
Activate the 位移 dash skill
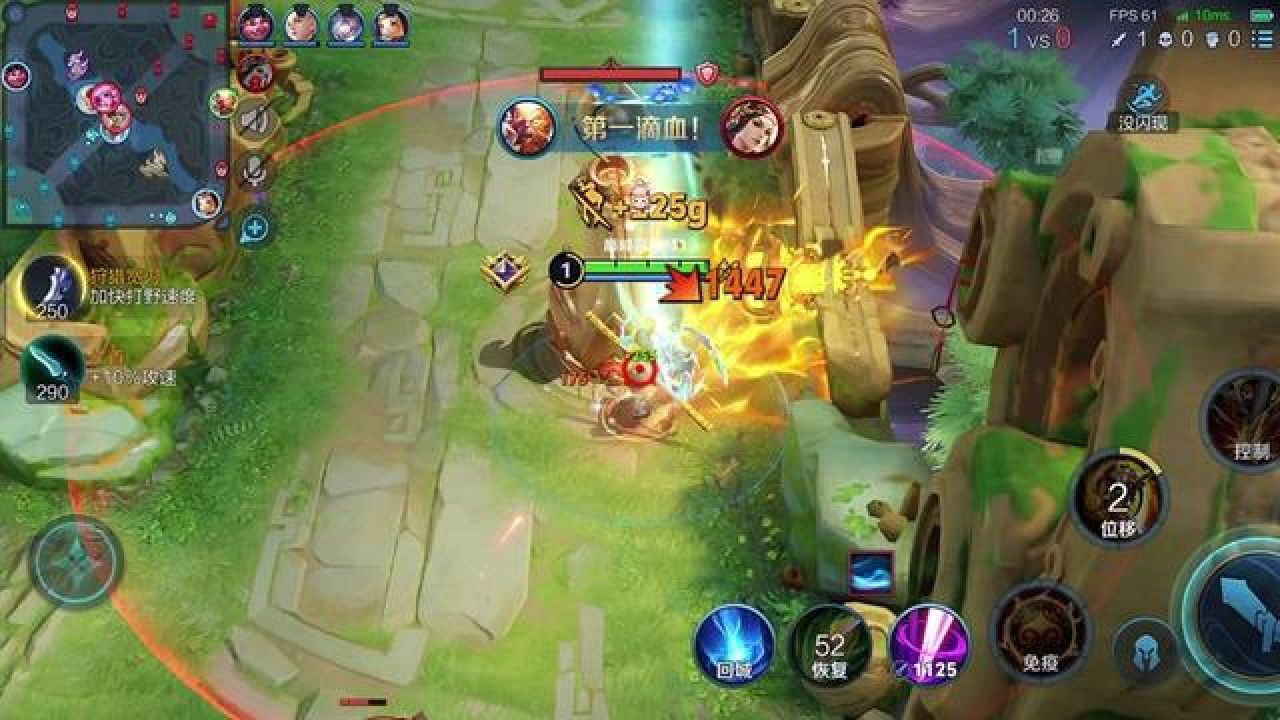(x=1118, y=500)
